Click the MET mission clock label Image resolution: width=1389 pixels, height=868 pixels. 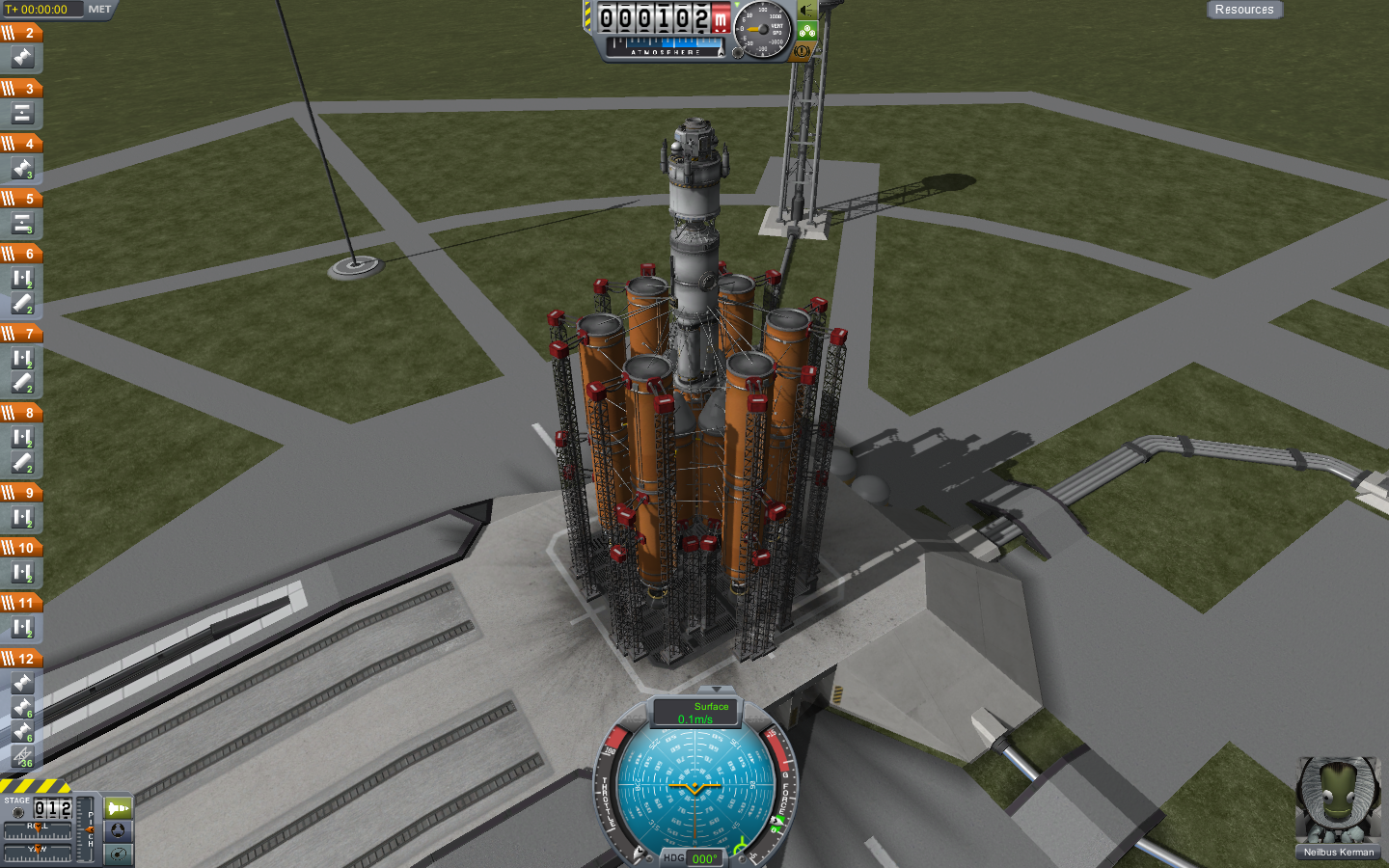(99, 10)
